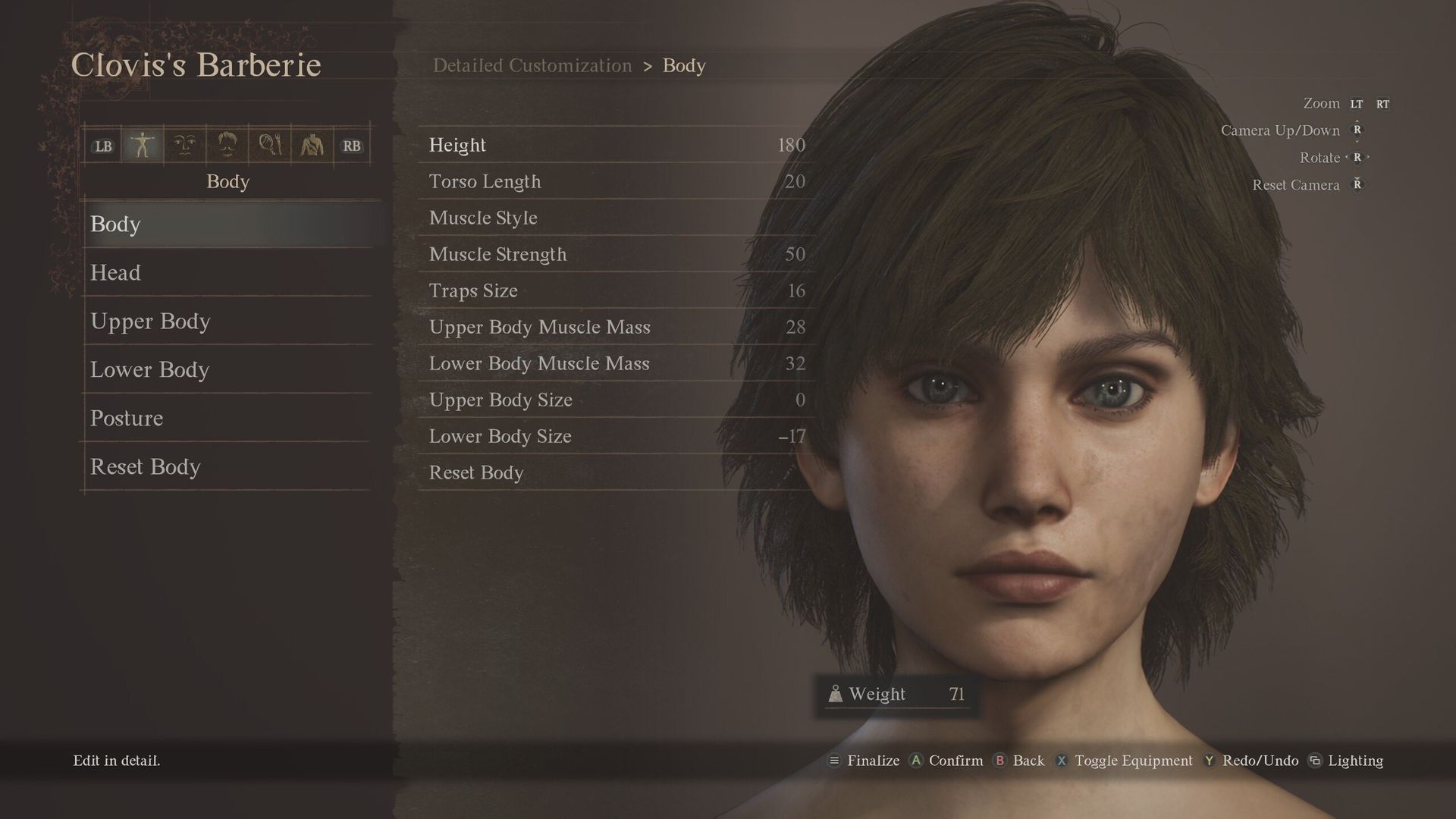Click the Weight scale icon
The image size is (1456, 819).
(x=836, y=692)
